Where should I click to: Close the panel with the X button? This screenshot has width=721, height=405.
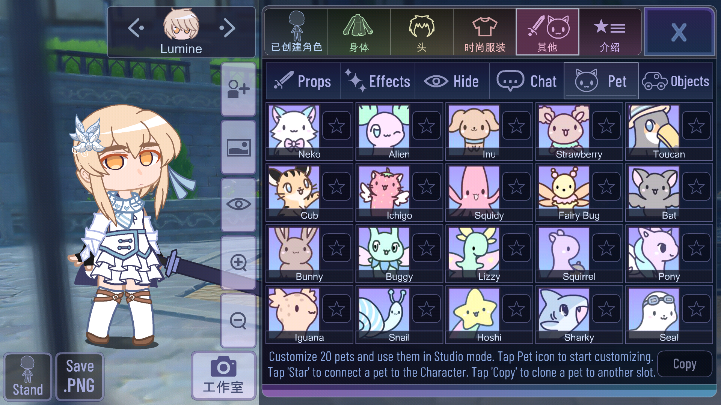tap(679, 31)
